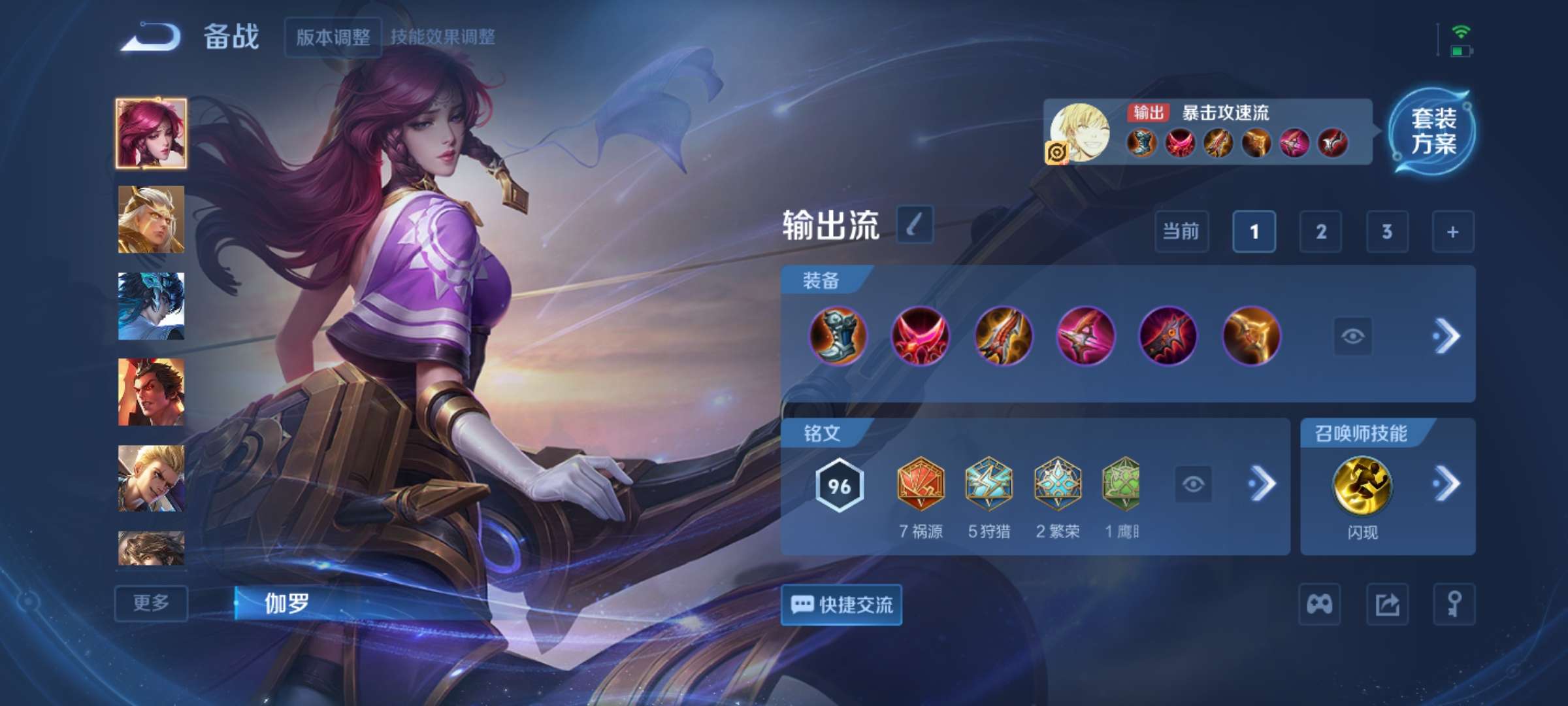This screenshot has width=1568, height=706.
Task: Switch to the 当前 build toggle
Action: tap(1183, 231)
